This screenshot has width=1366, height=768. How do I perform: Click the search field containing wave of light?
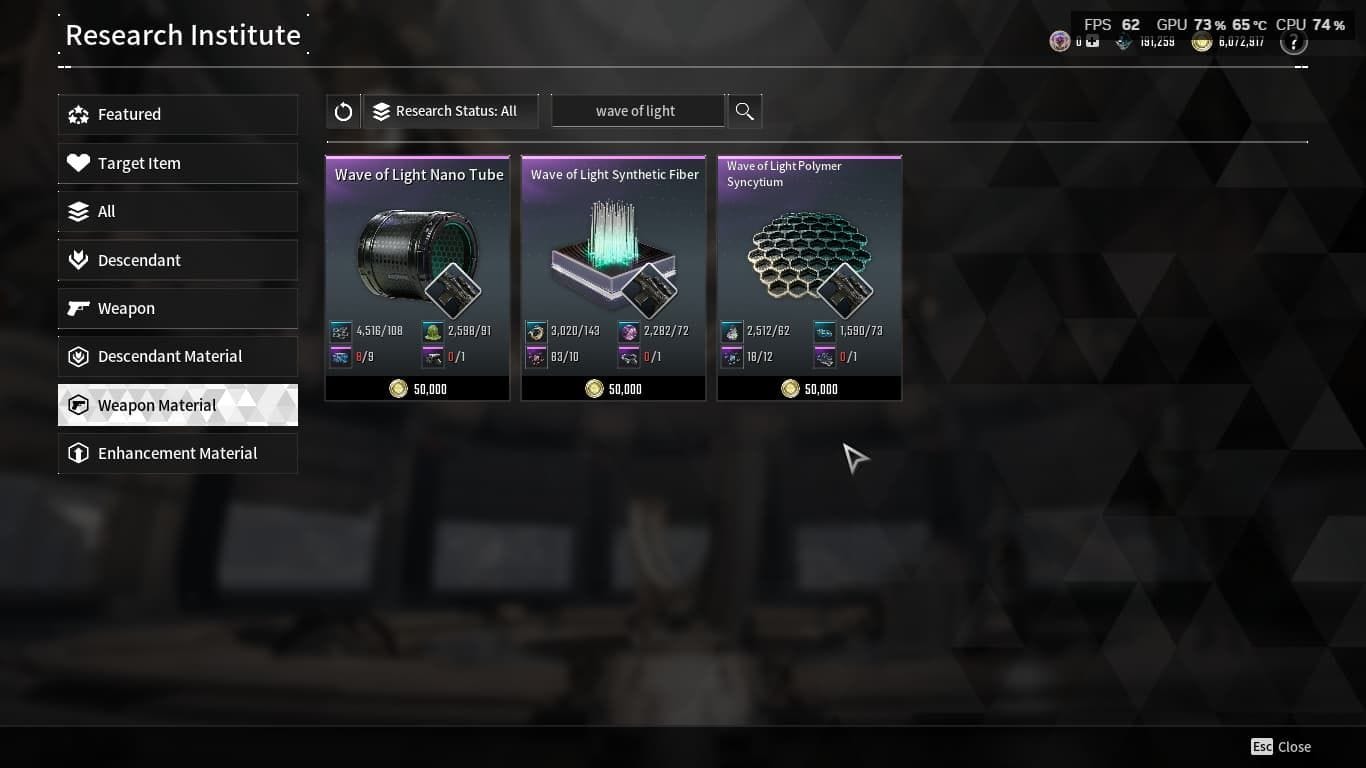pyautogui.click(x=637, y=111)
